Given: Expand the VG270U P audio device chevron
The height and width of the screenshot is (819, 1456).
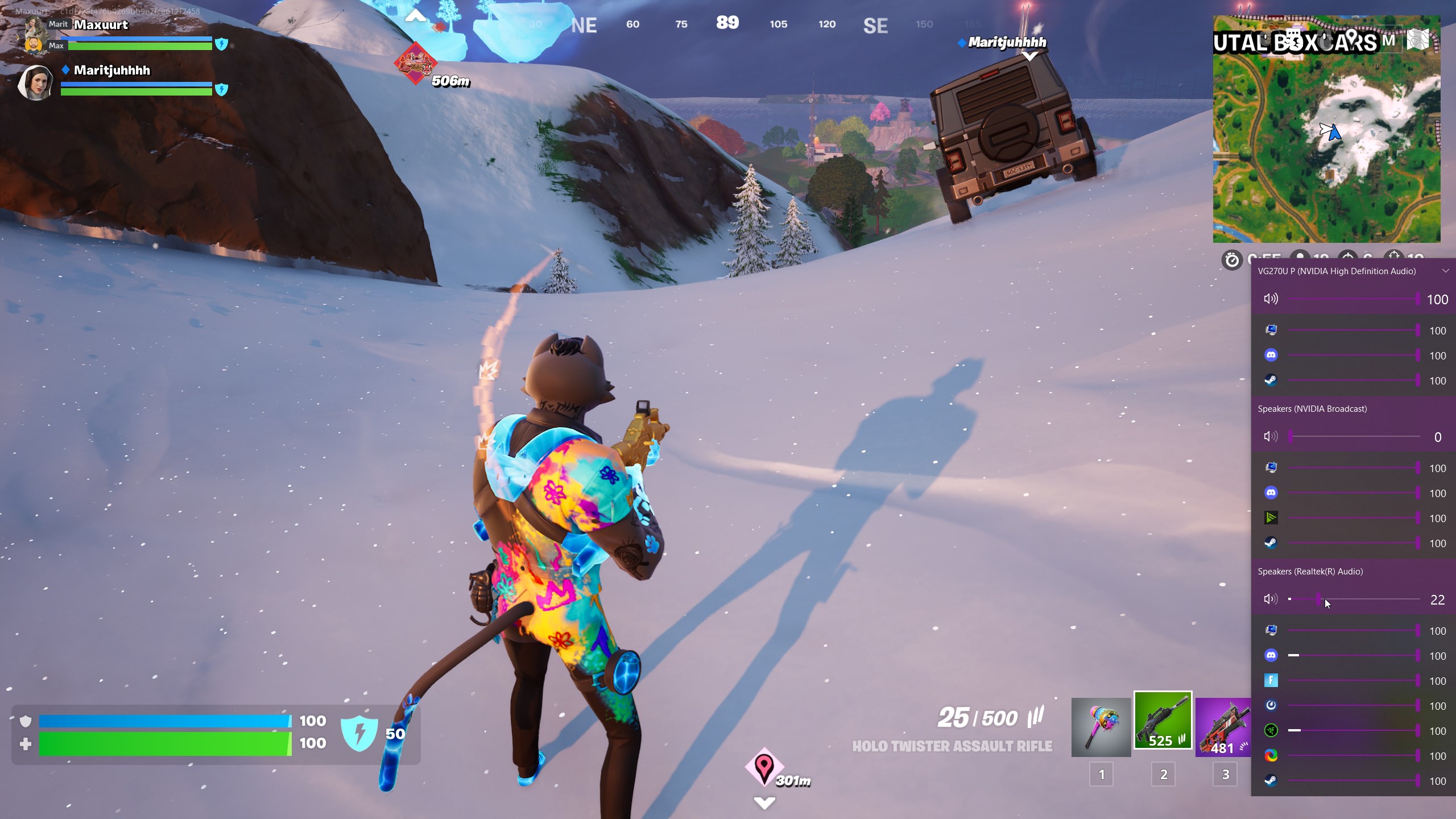Looking at the screenshot, I should point(1445,271).
